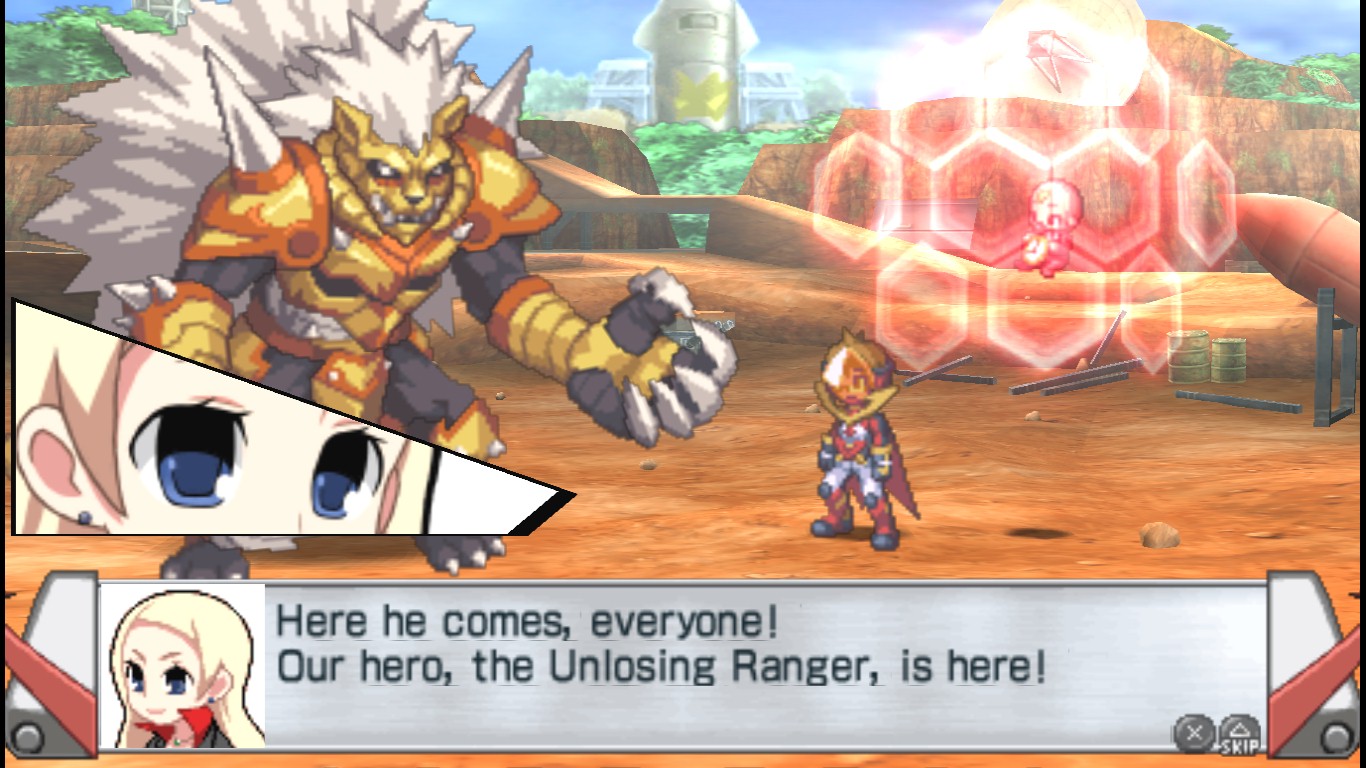The width and height of the screenshot is (1366, 768).
Task: Click the triangle symbol above the SKIP label
Action: 1238,728
